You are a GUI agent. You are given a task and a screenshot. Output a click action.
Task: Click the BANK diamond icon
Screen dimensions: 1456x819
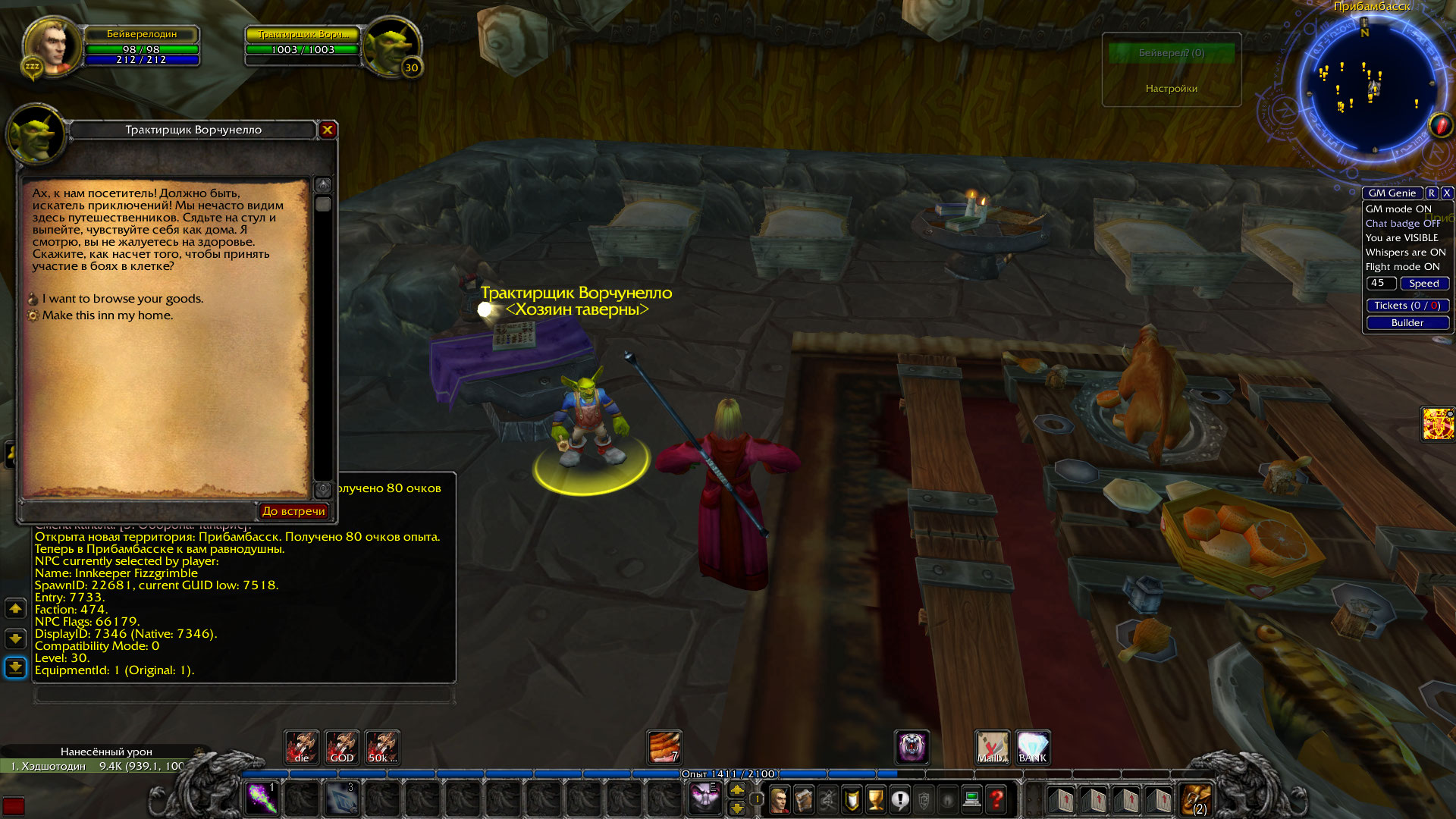(1034, 747)
